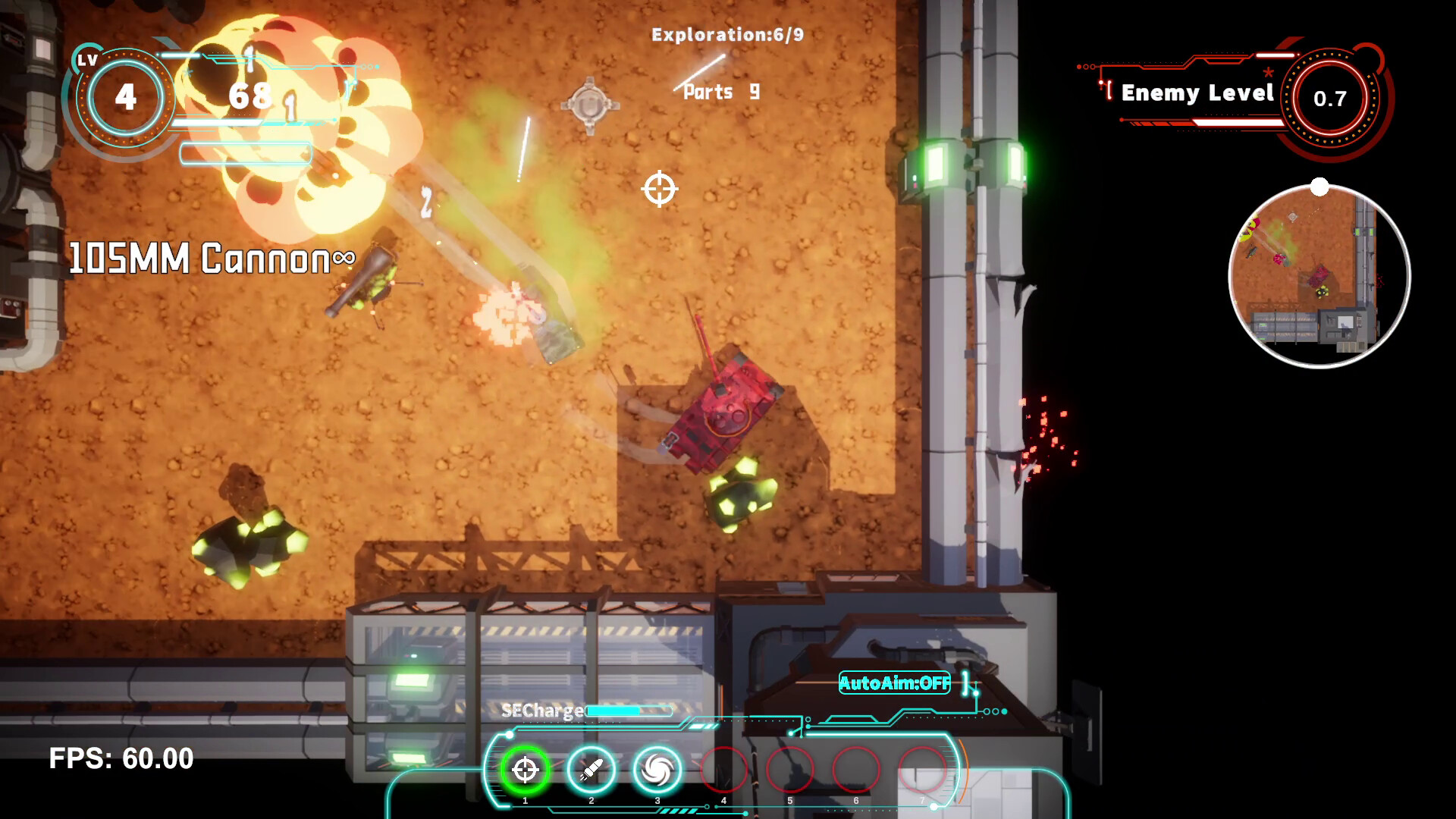This screenshot has height=819, width=1456.
Task: Toggle the AutoAim:OFF setting
Action: [895, 683]
